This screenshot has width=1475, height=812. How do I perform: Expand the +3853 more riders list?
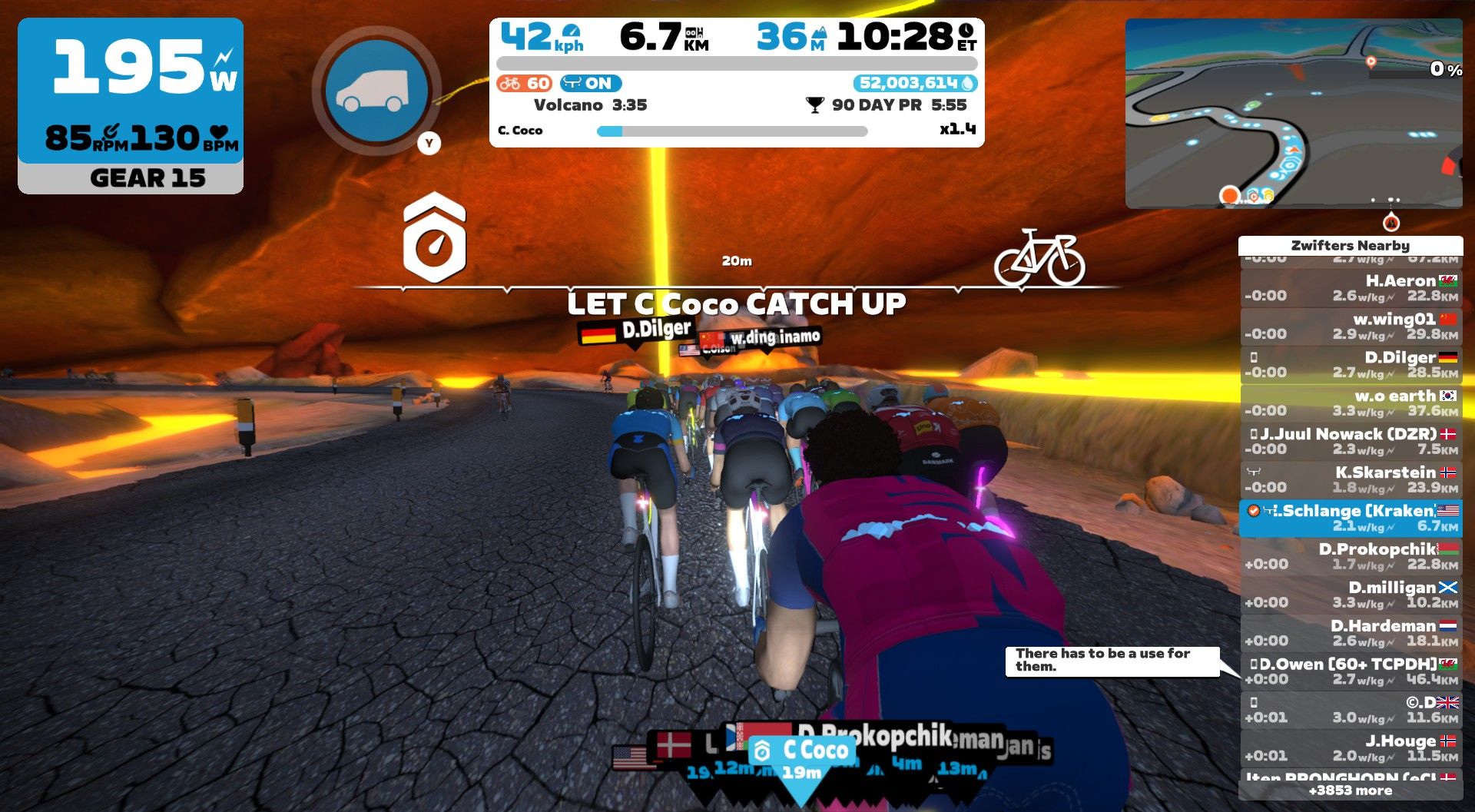coord(1350,790)
